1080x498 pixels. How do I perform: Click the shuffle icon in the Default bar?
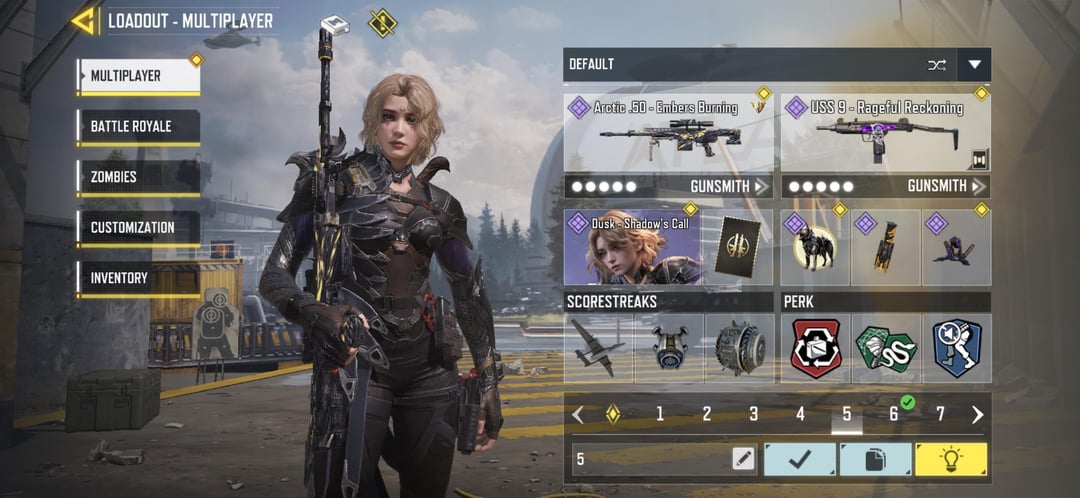pos(937,65)
